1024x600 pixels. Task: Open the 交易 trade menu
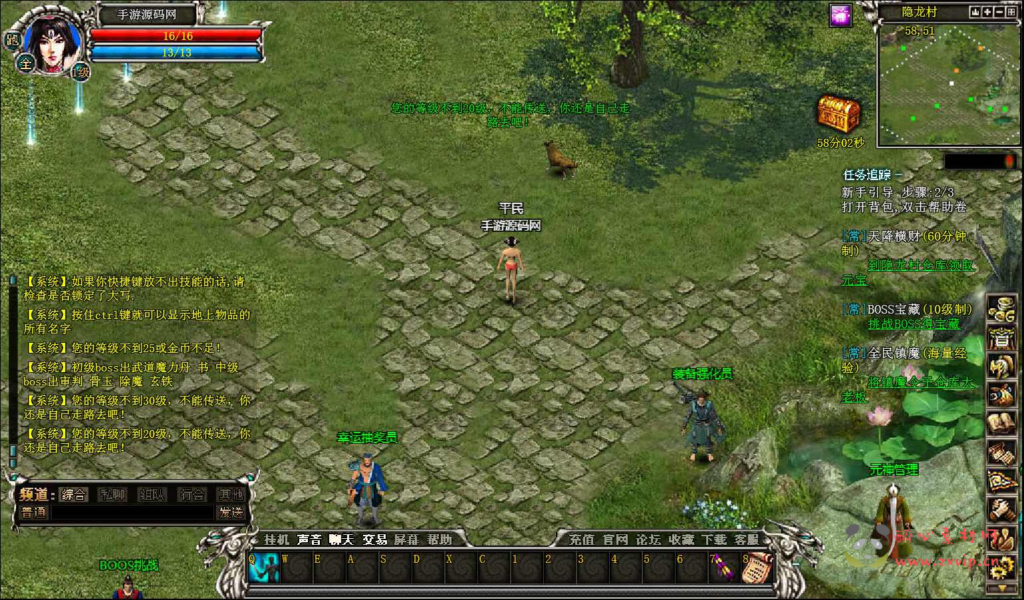(x=375, y=539)
